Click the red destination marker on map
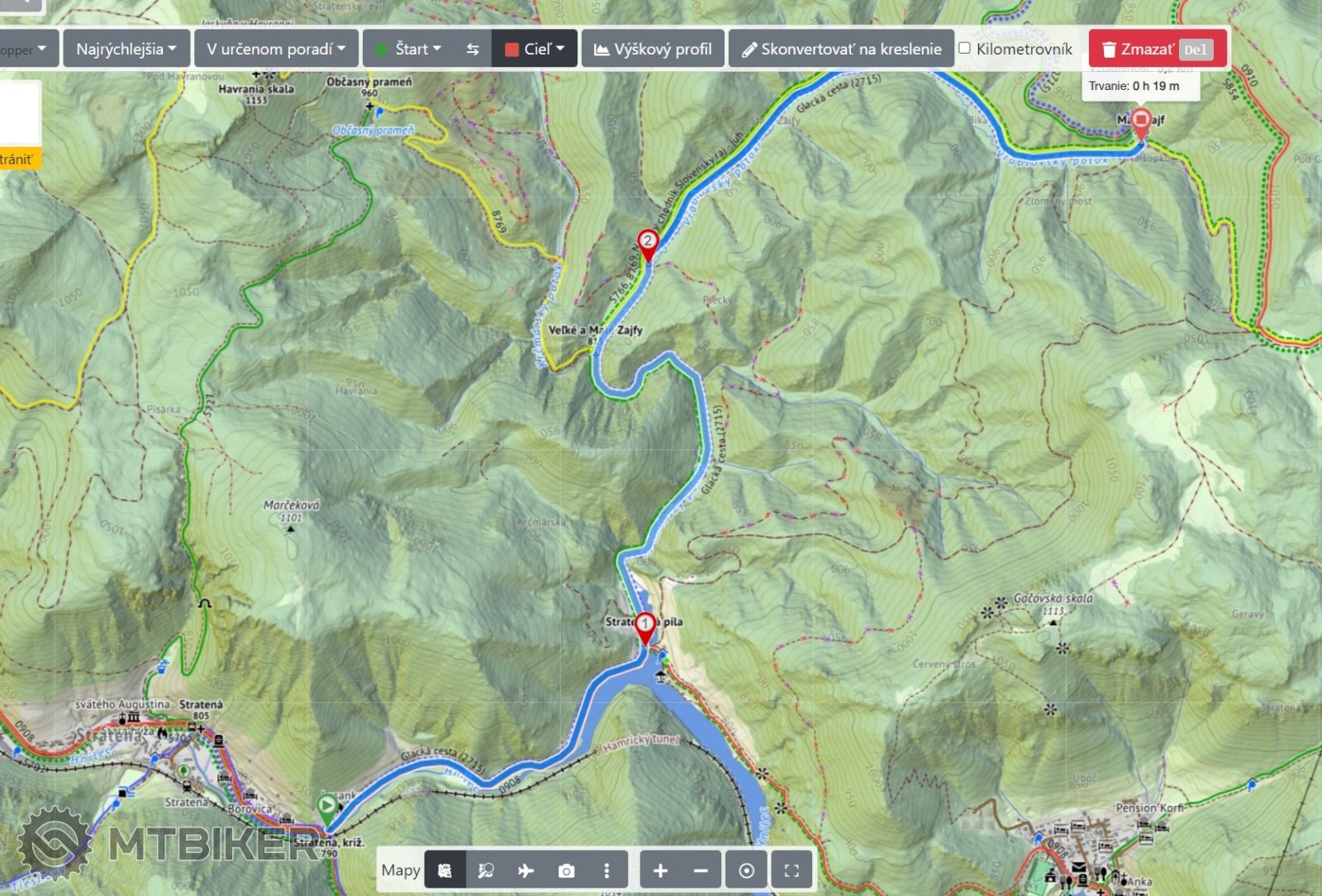Screen dimensions: 1322x896 point(1141,123)
